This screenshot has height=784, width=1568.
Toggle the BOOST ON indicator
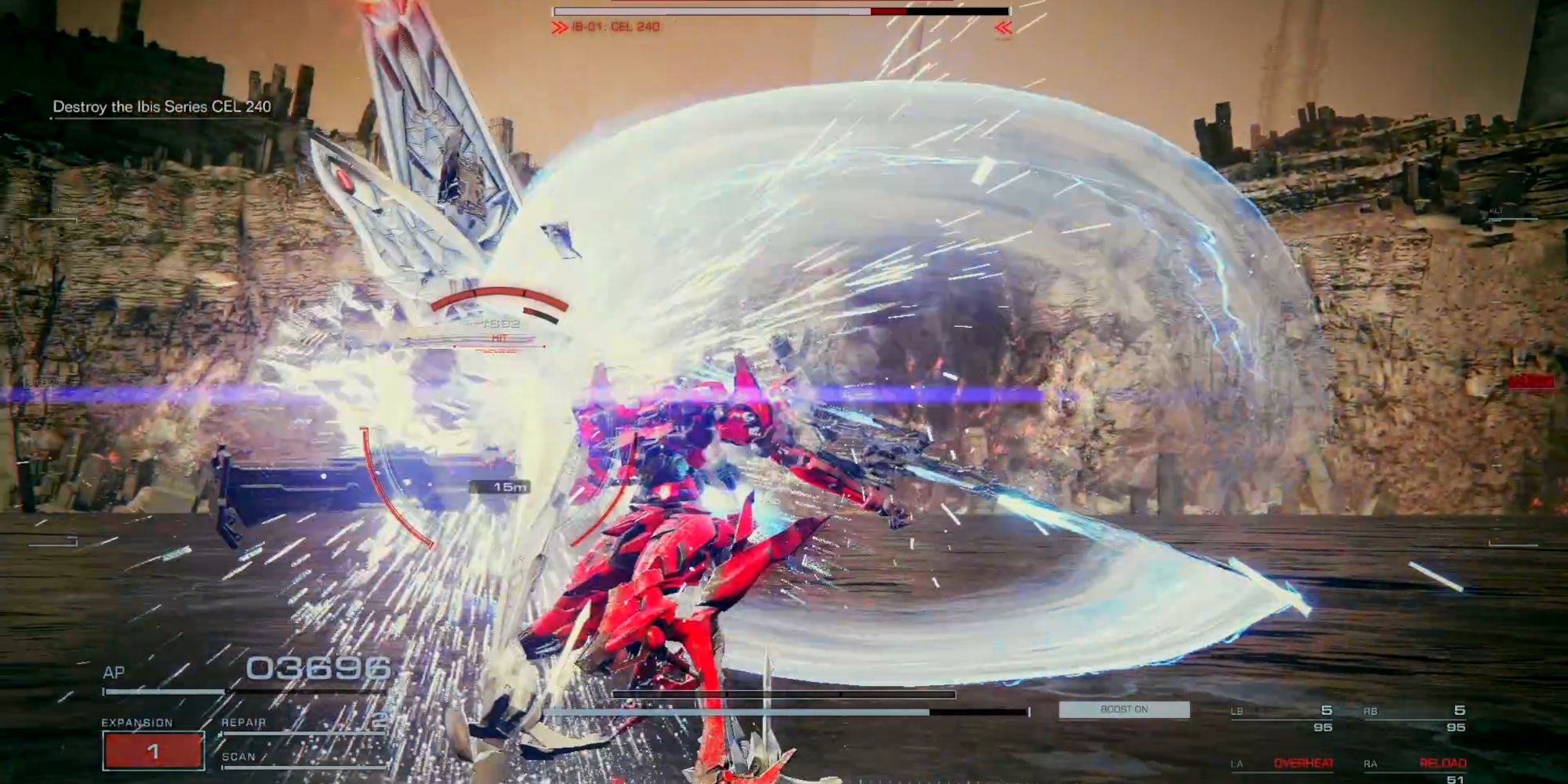pyautogui.click(x=1123, y=710)
